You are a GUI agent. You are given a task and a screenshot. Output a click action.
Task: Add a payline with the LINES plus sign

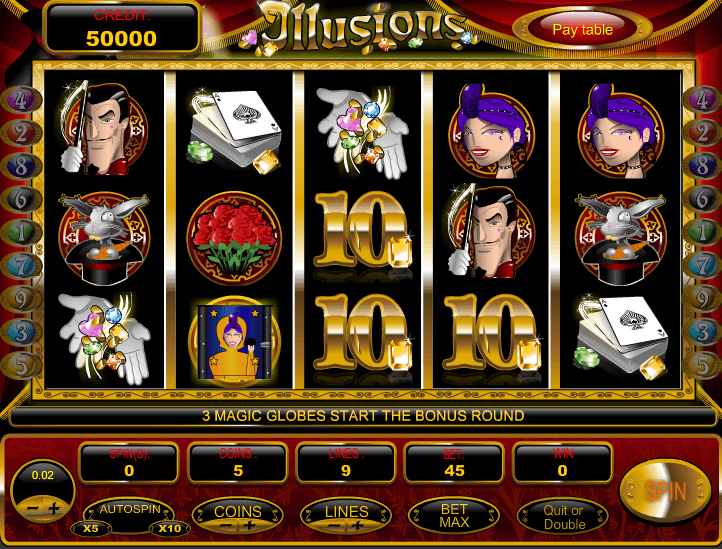[358, 525]
